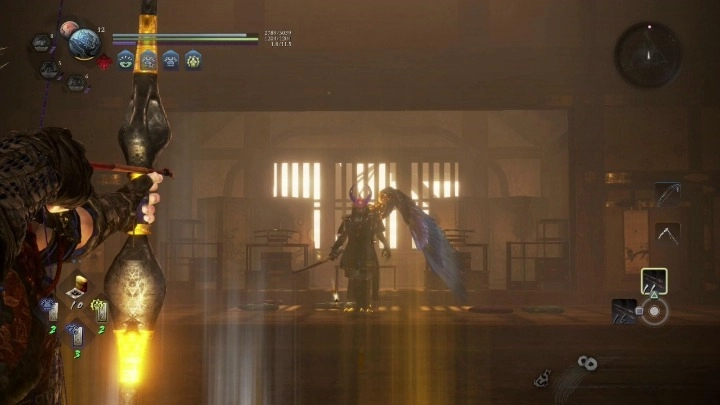Select the elixir item with count 10
The image size is (720, 405).
76,291
